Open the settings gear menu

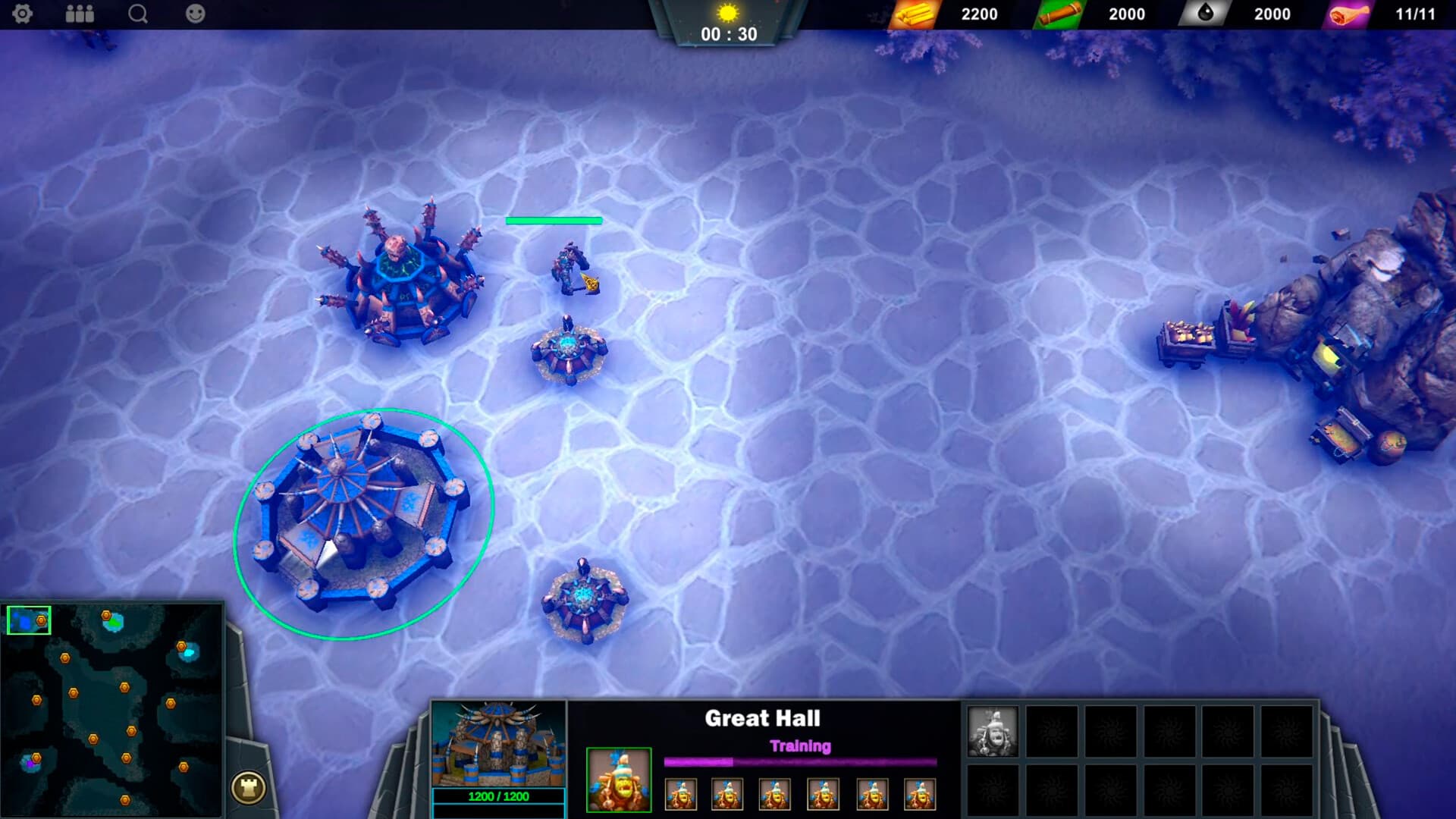click(24, 14)
